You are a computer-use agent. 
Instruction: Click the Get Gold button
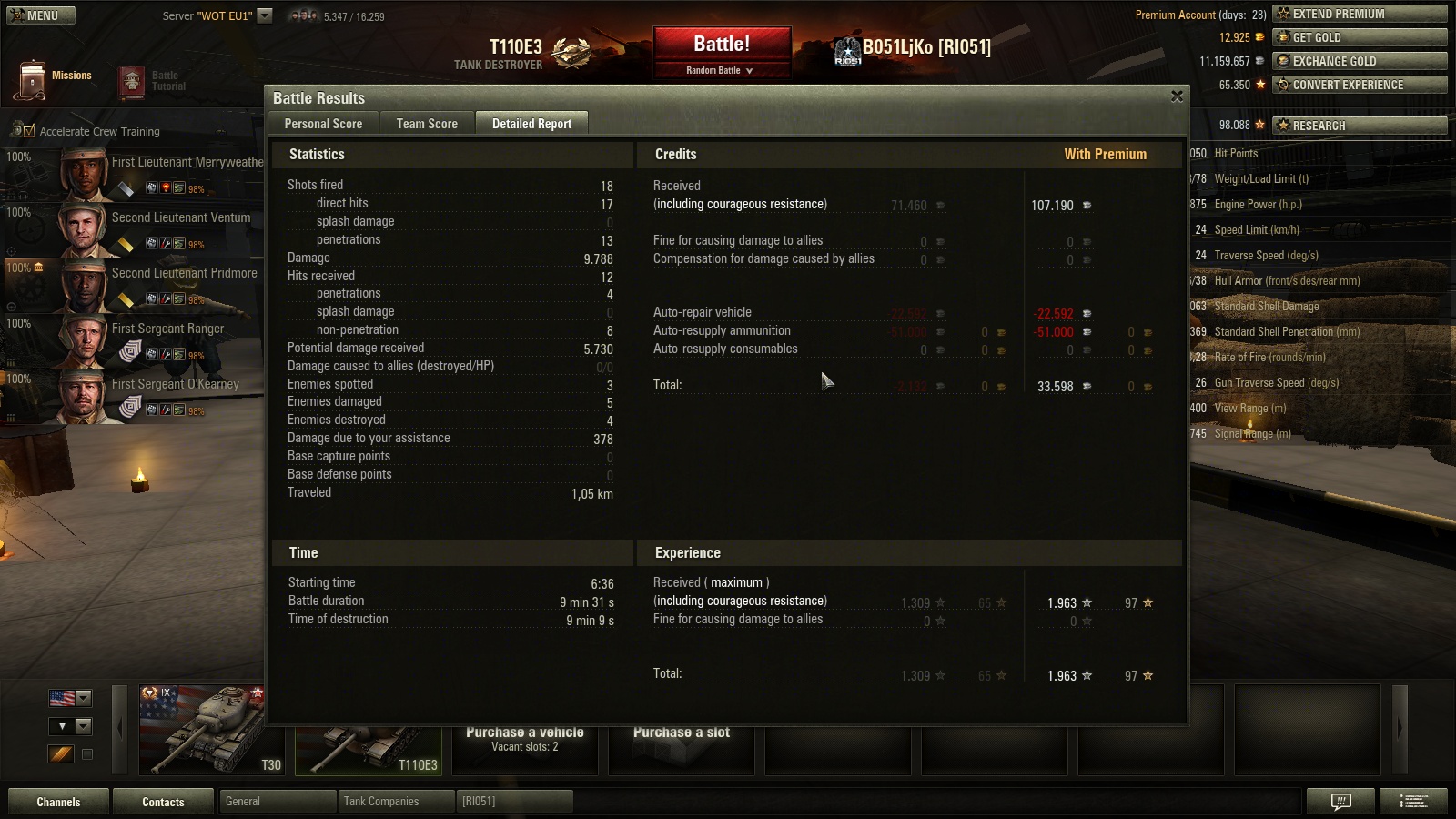click(x=1360, y=37)
